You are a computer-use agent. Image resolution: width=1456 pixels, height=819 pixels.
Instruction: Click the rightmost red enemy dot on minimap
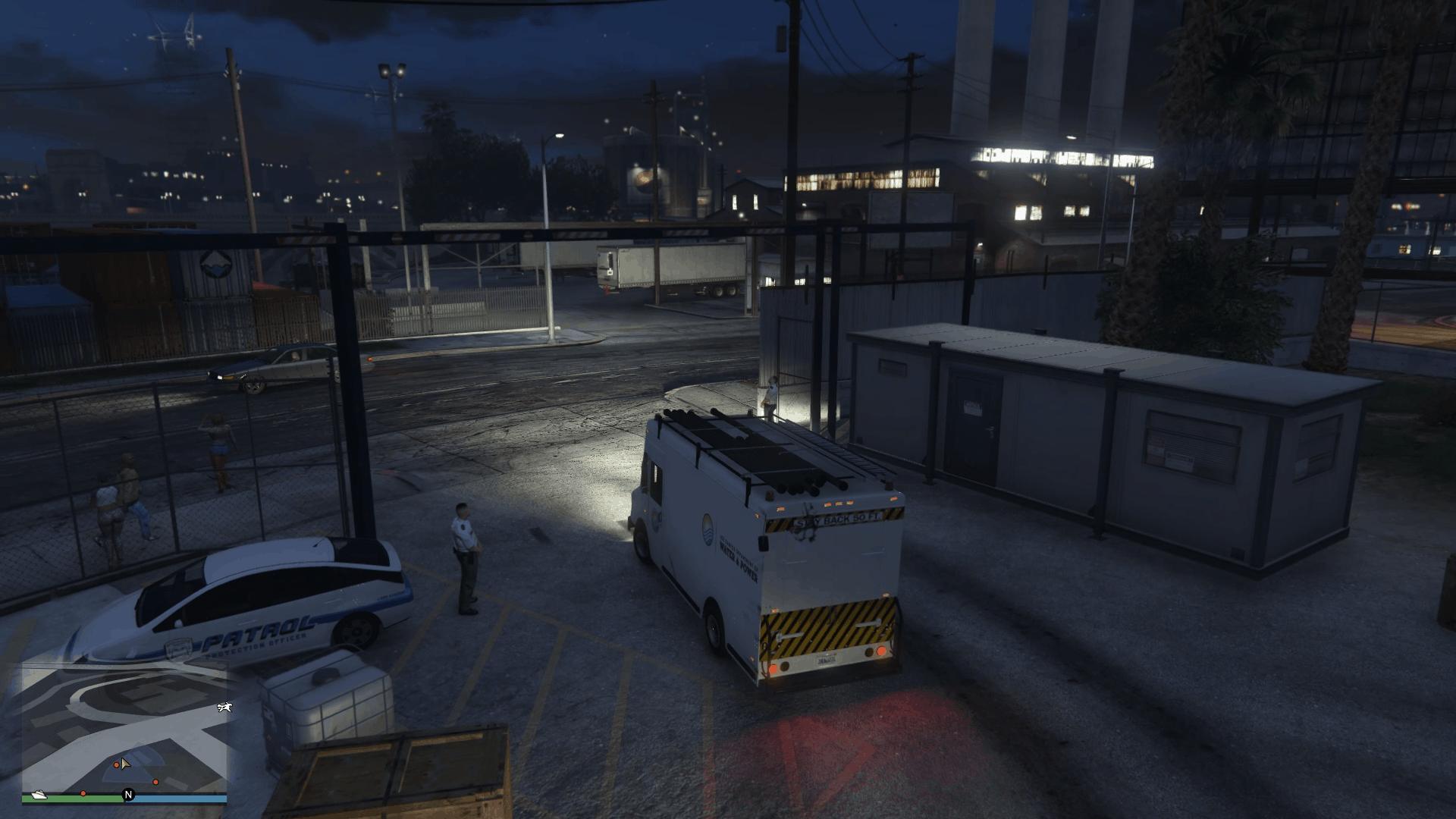coord(155,783)
